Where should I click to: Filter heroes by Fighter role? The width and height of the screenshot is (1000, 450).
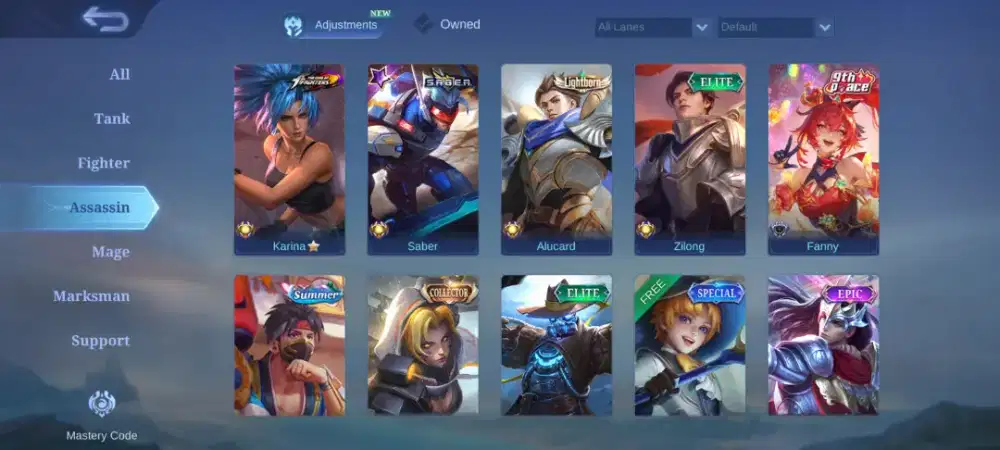[104, 163]
